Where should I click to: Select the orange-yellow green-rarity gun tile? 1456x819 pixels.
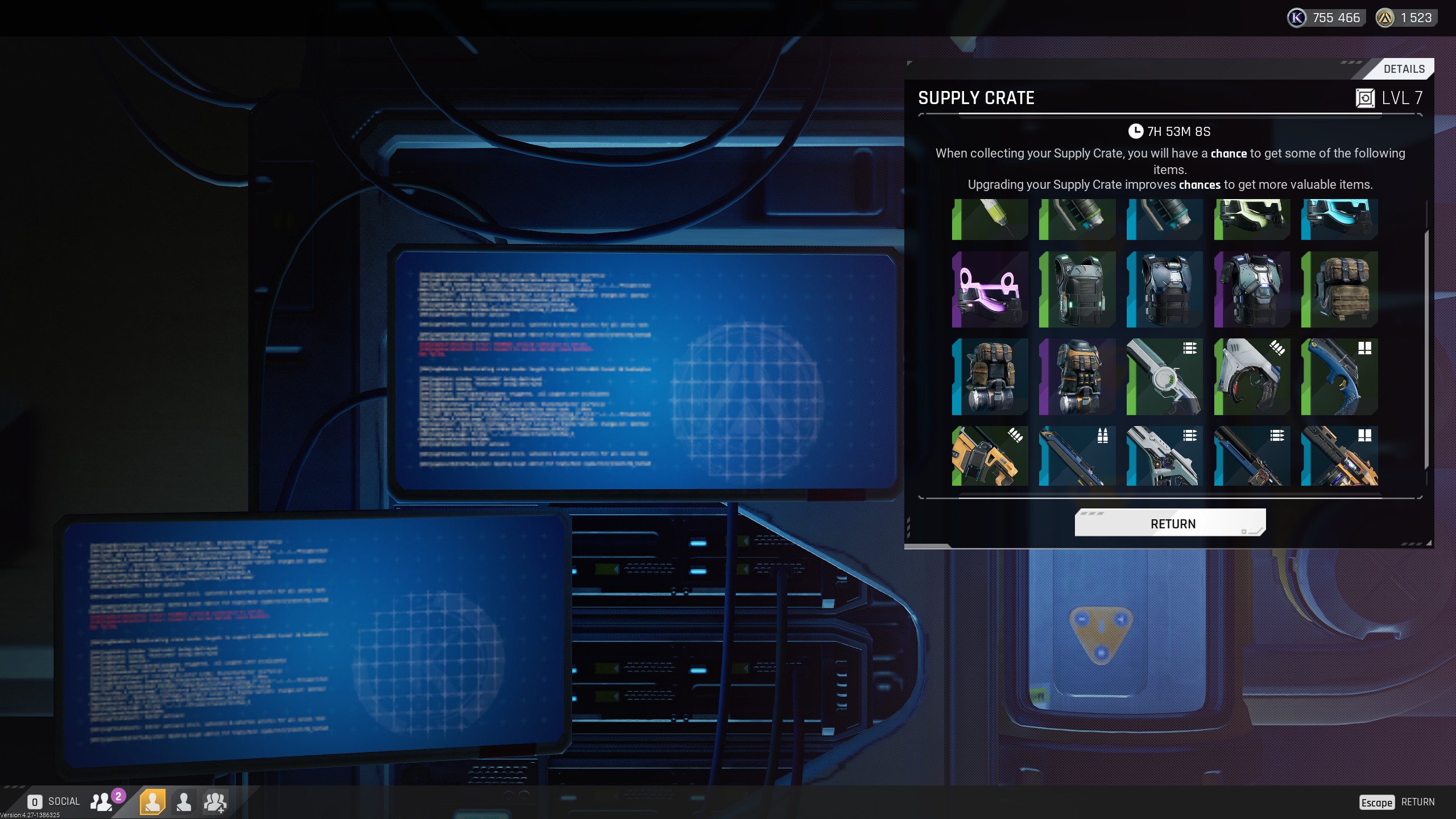tap(990, 456)
